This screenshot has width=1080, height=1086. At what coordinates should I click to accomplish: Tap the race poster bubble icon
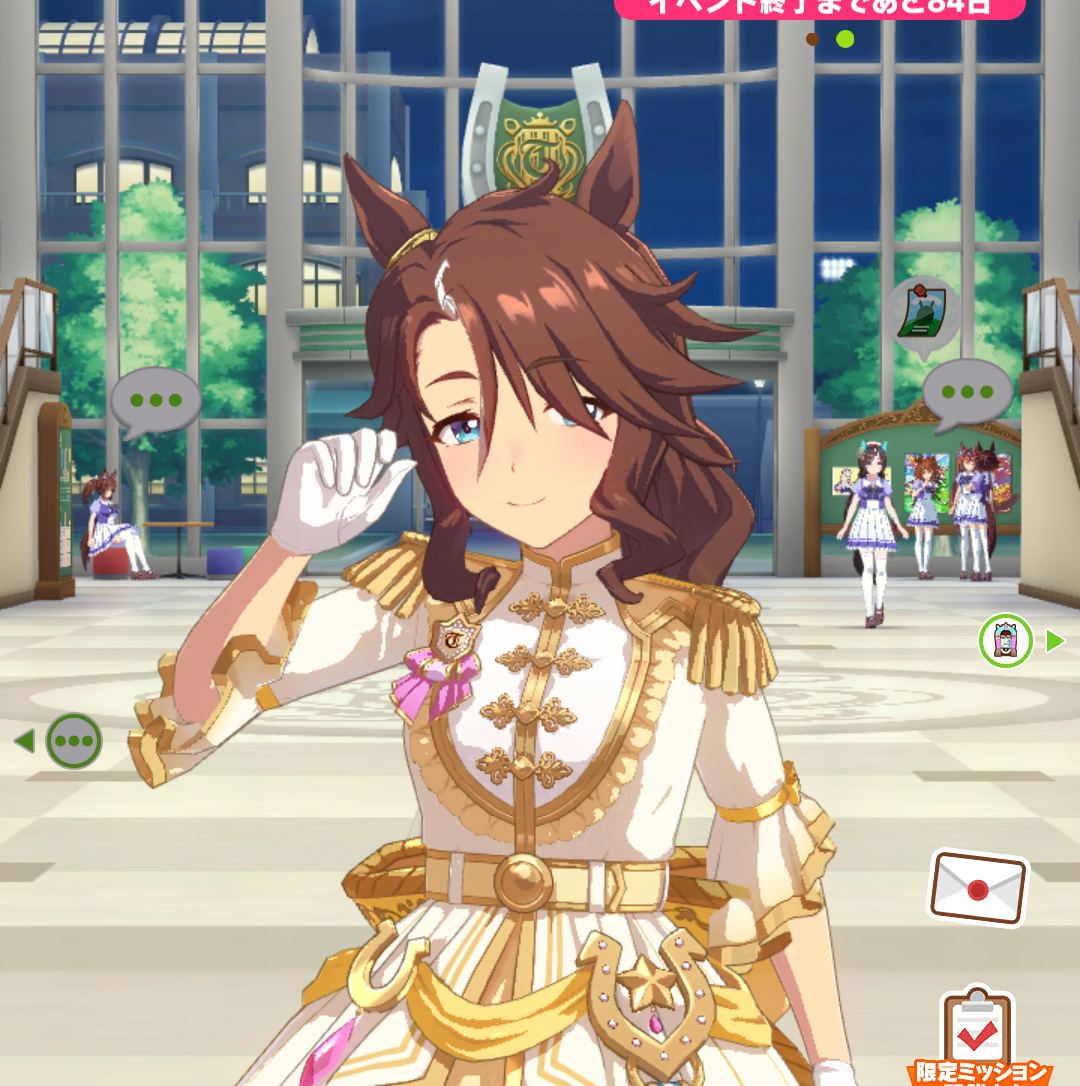pos(925,317)
